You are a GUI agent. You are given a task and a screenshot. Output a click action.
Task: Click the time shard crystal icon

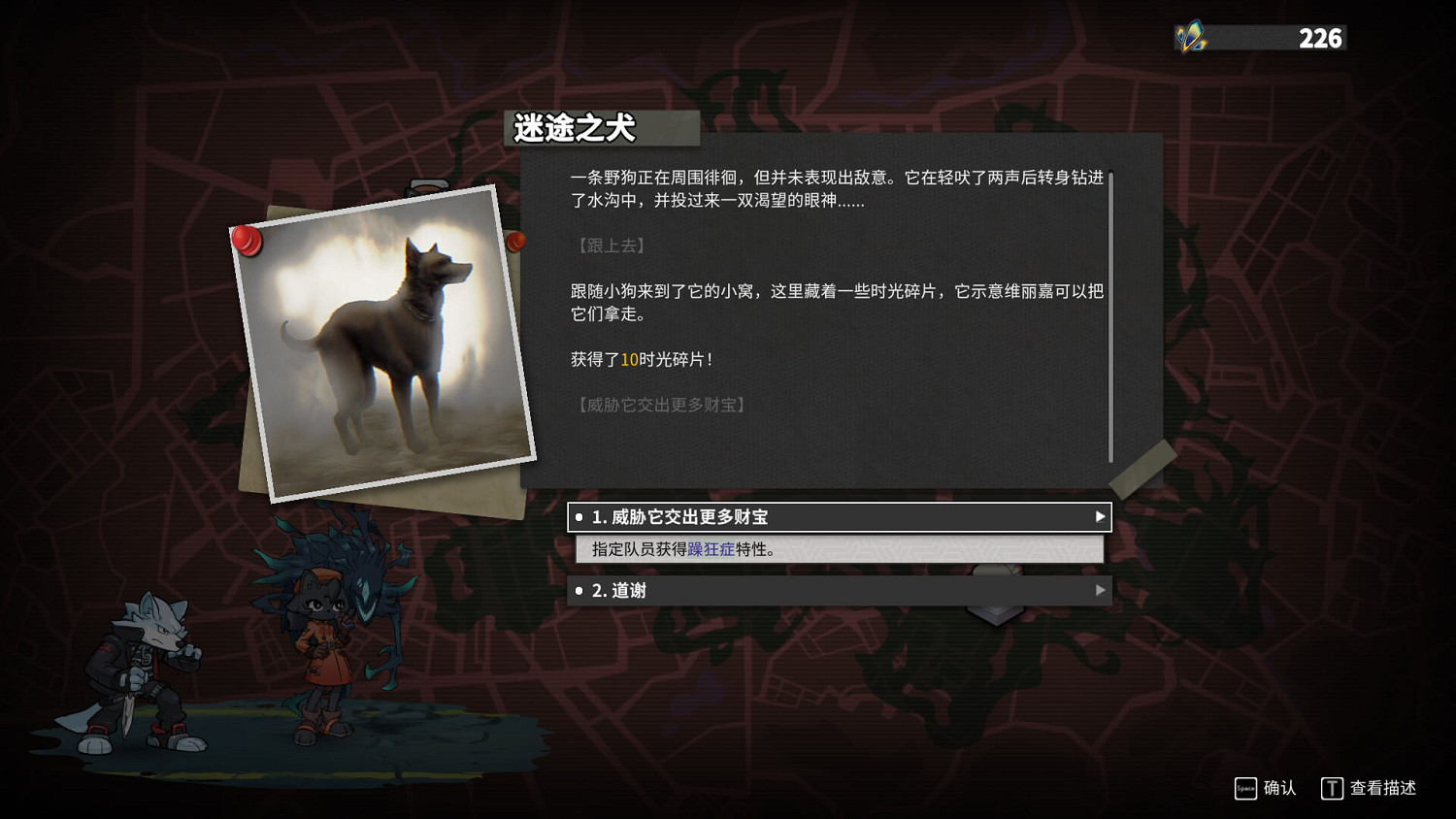click(x=1189, y=38)
